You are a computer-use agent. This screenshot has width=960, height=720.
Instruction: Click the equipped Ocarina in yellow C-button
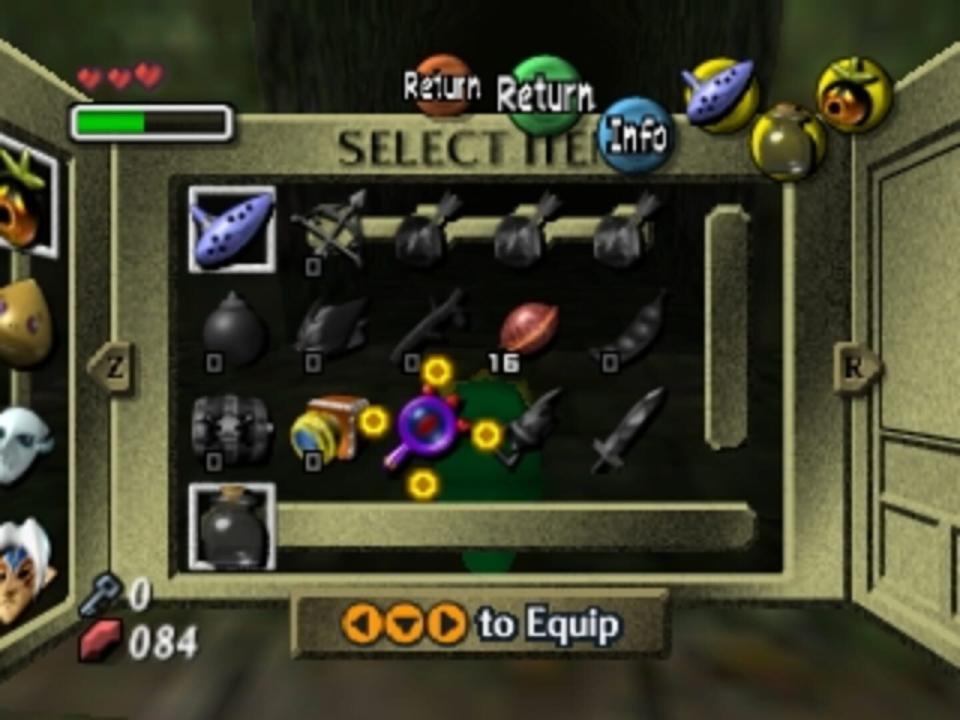tap(721, 95)
